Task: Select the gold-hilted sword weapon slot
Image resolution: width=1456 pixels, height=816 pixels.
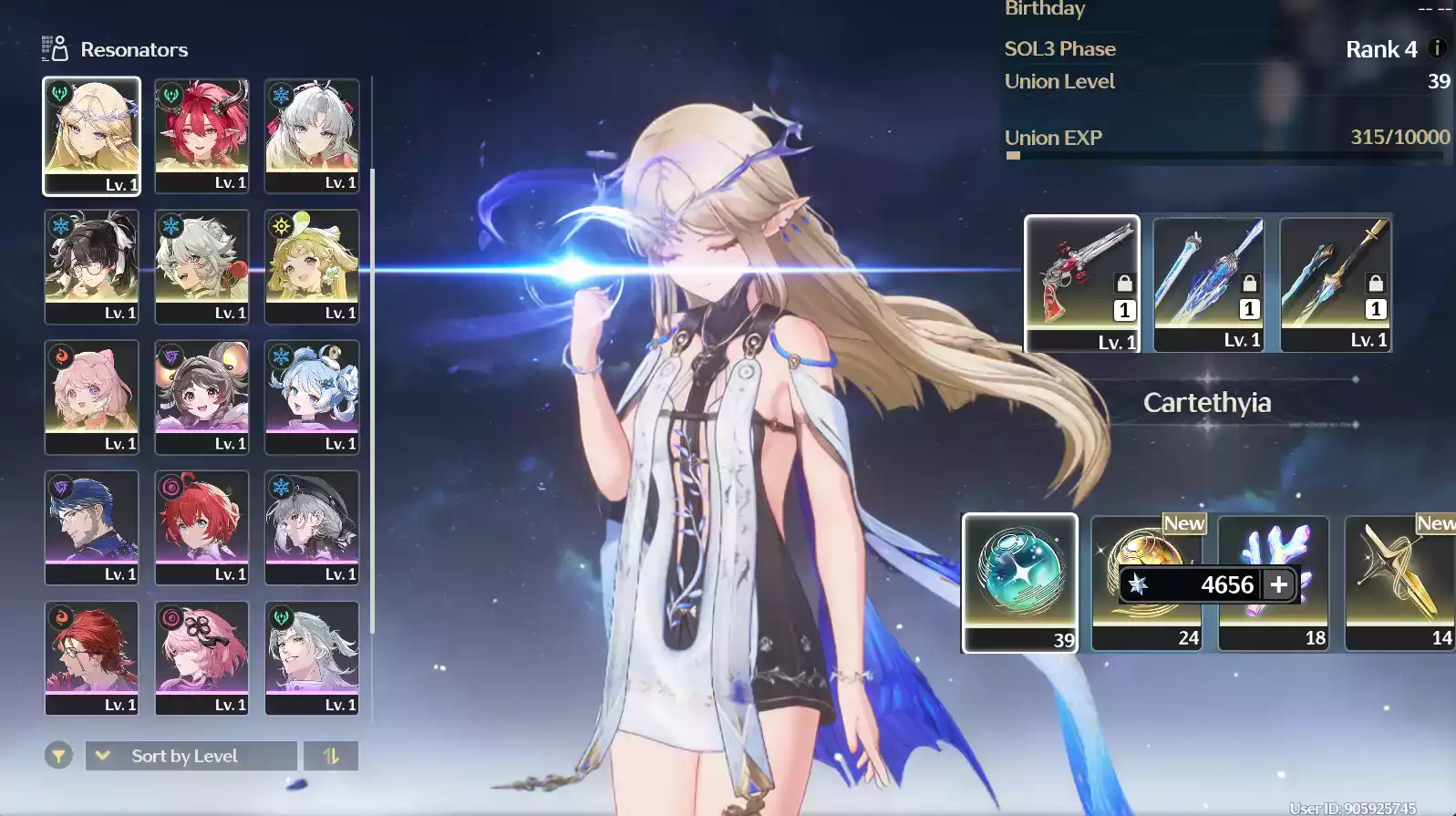Action: 1335,283
